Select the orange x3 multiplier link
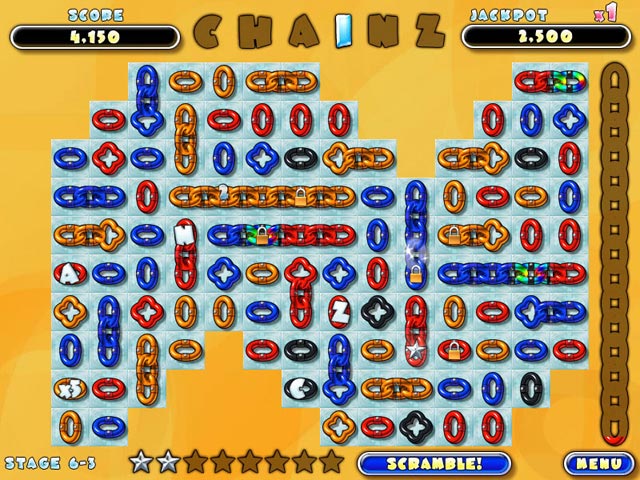Viewport: 640px width, 480px height. 70,387
